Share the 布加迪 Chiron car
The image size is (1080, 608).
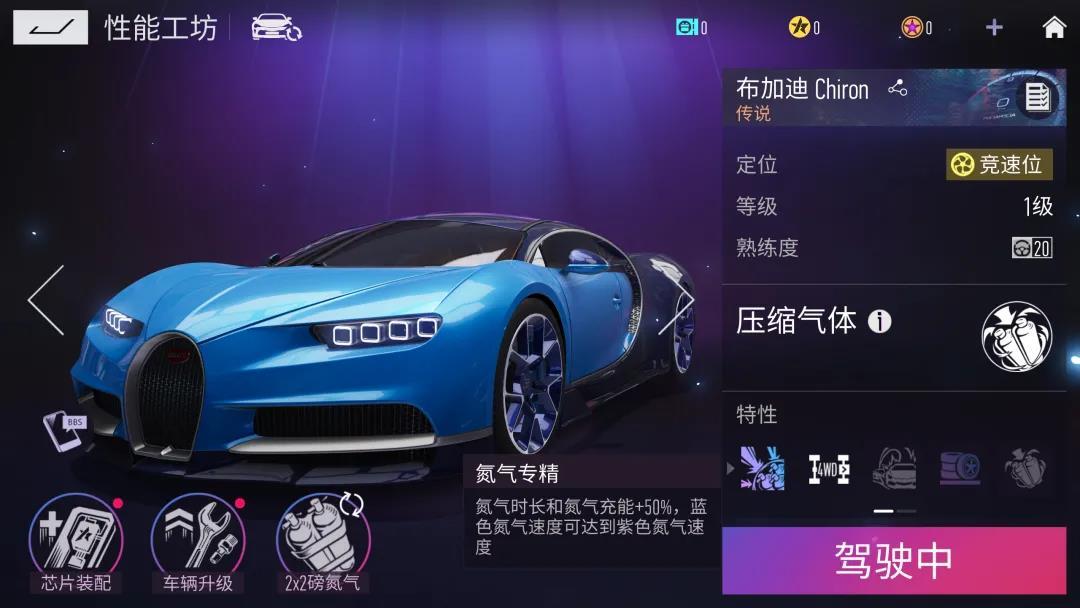(897, 89)
